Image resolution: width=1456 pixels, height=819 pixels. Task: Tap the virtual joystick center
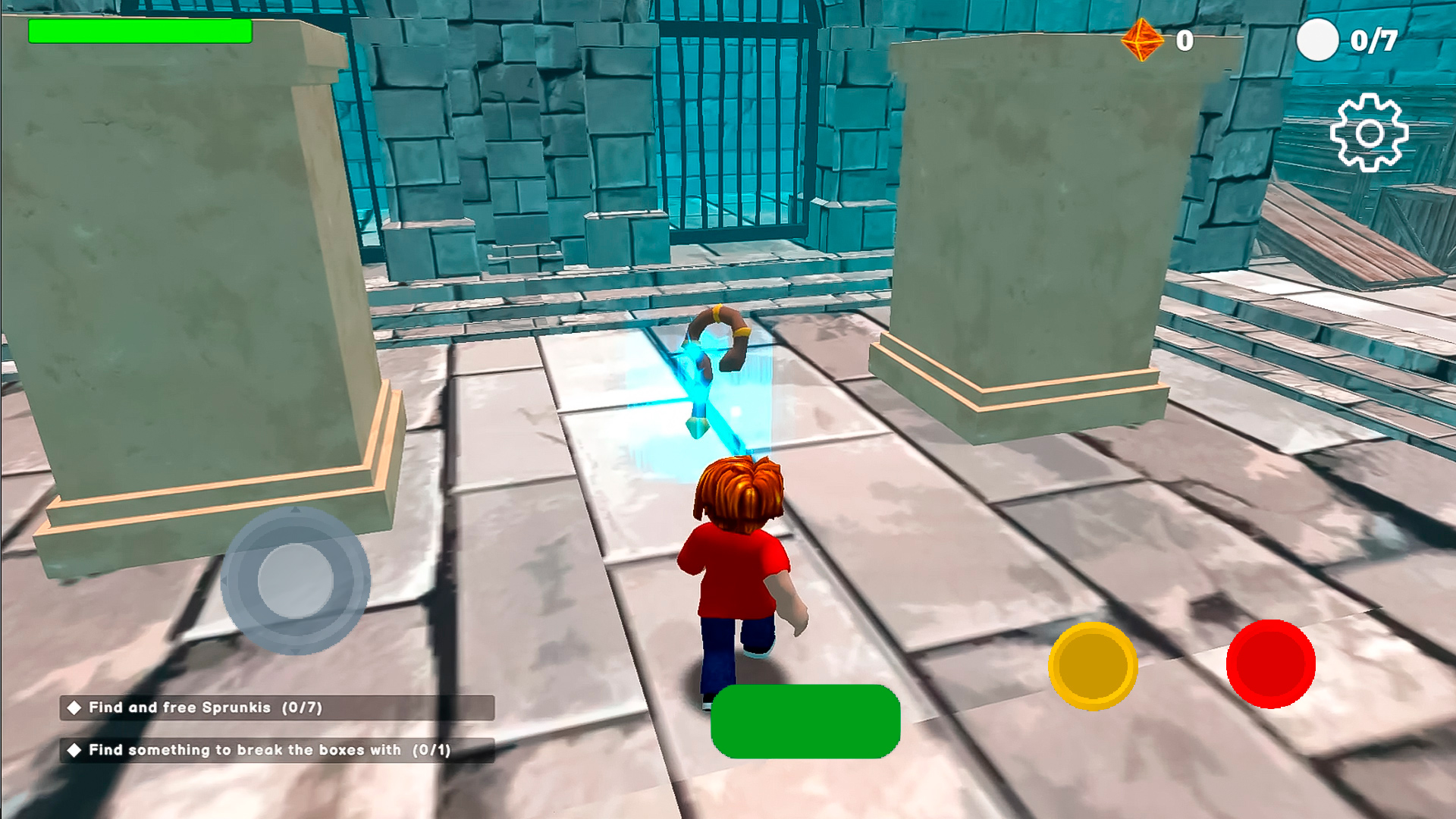pos(296,580)
